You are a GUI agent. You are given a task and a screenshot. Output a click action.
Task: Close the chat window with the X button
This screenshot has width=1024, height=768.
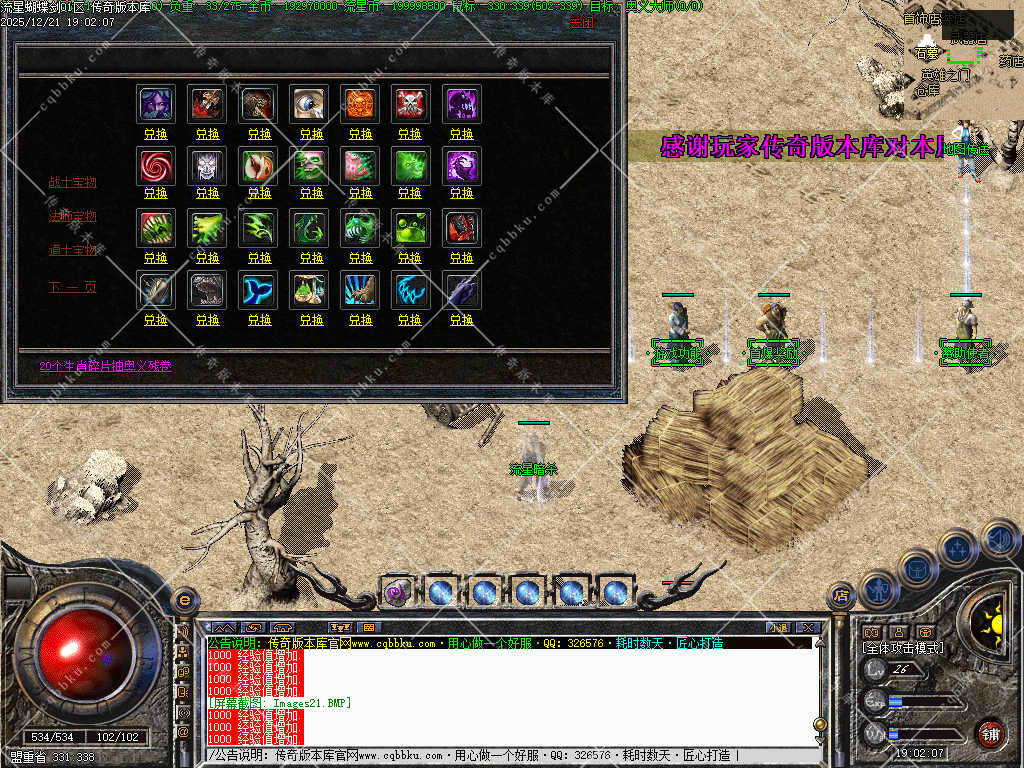tap(808, 628)
